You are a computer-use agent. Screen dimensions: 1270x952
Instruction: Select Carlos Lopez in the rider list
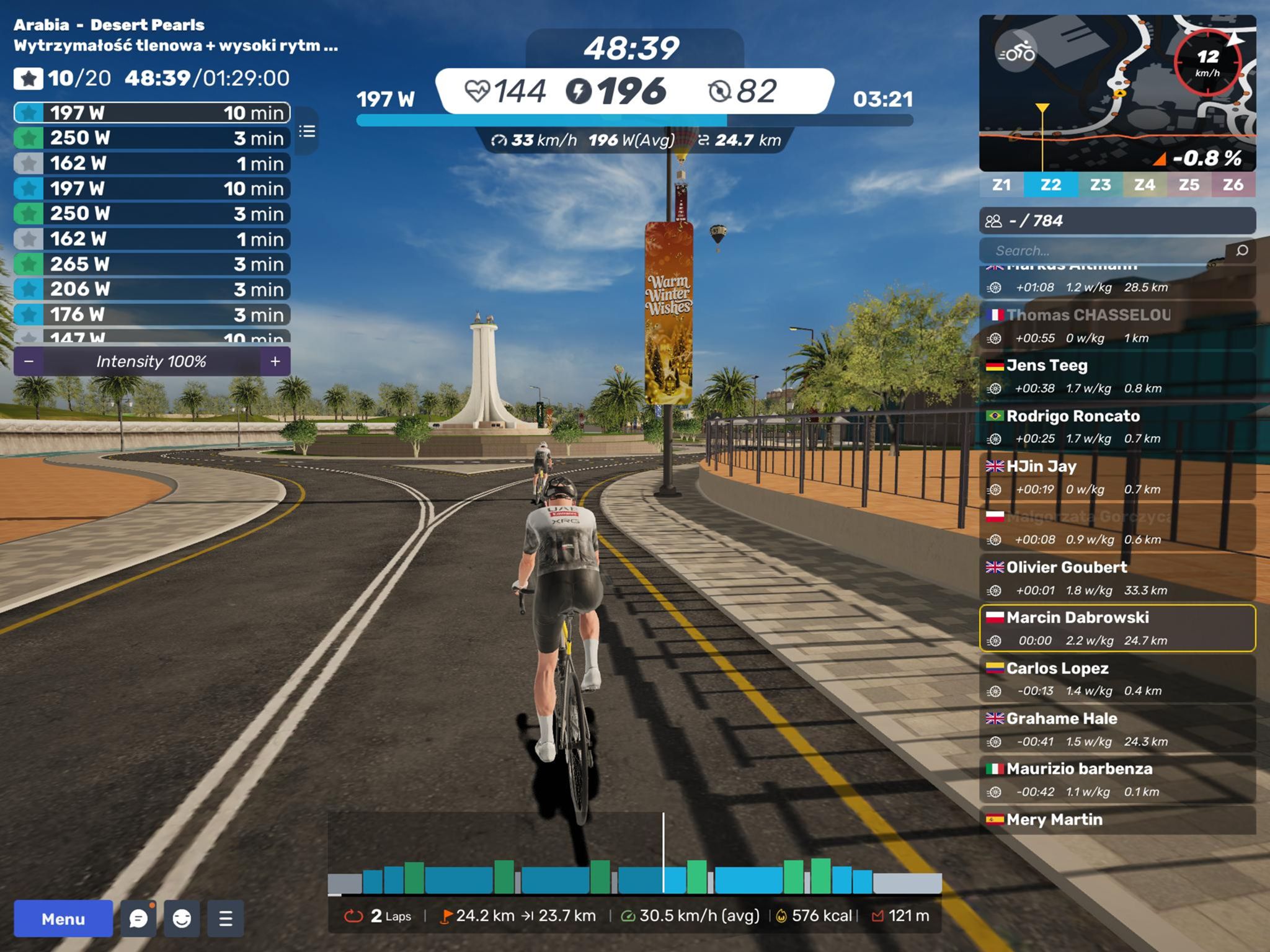[1116, 678]
